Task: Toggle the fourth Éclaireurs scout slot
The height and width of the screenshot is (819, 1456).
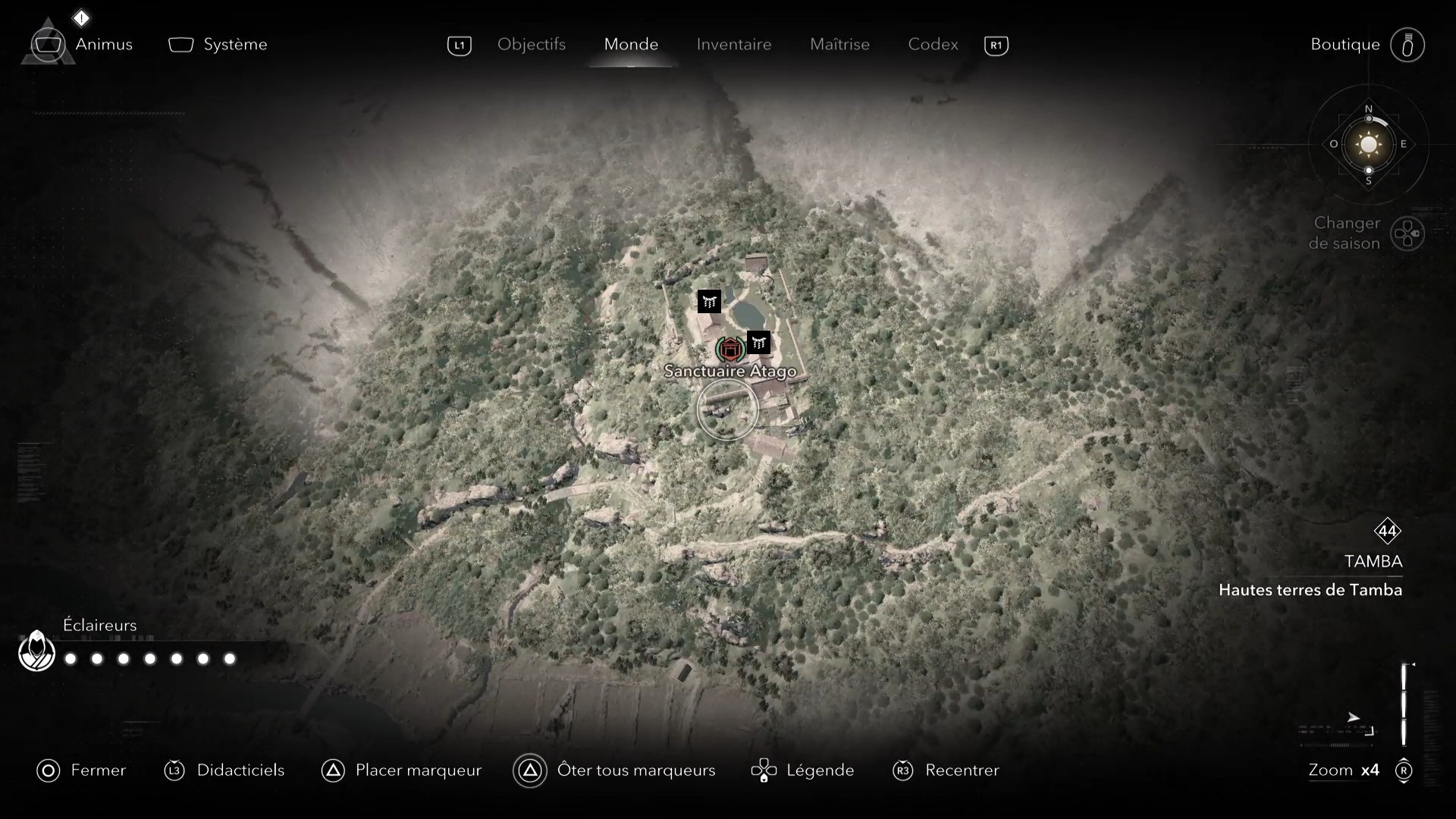Action: [149, 659]
